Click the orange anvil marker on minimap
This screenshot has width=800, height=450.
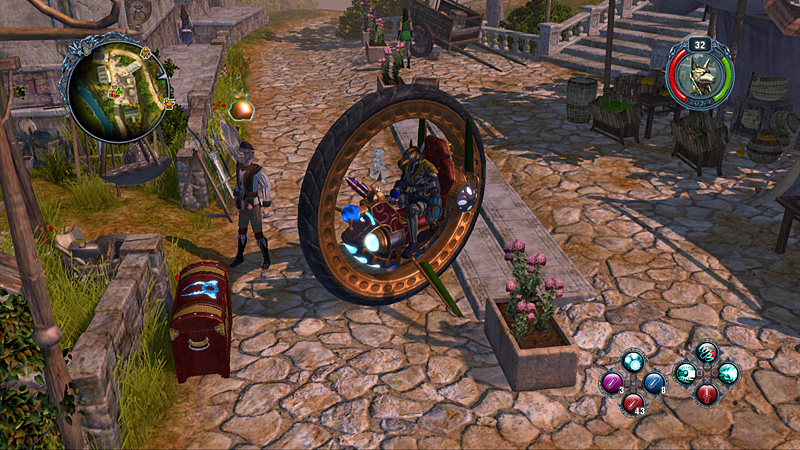tap(168, 102)
